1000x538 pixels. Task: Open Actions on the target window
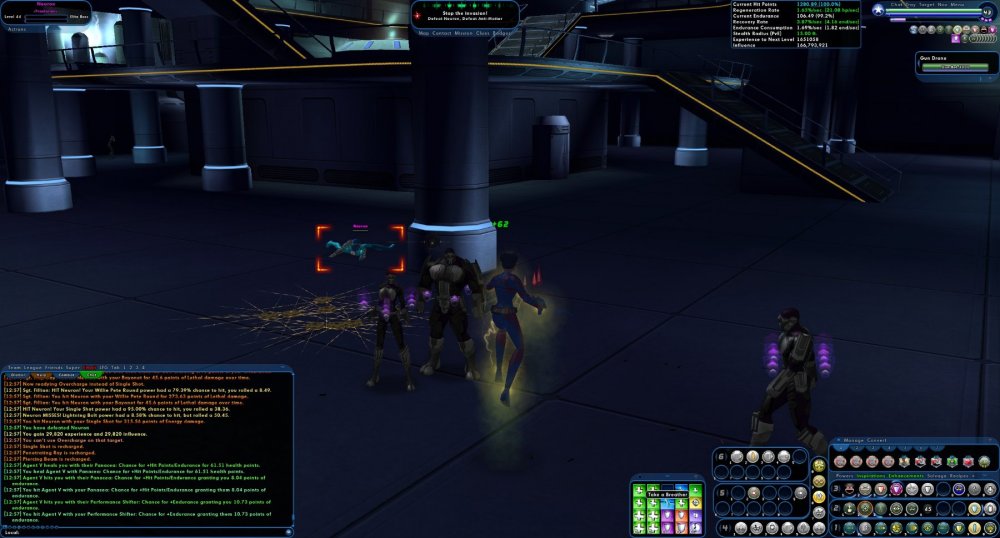[15, 29]
